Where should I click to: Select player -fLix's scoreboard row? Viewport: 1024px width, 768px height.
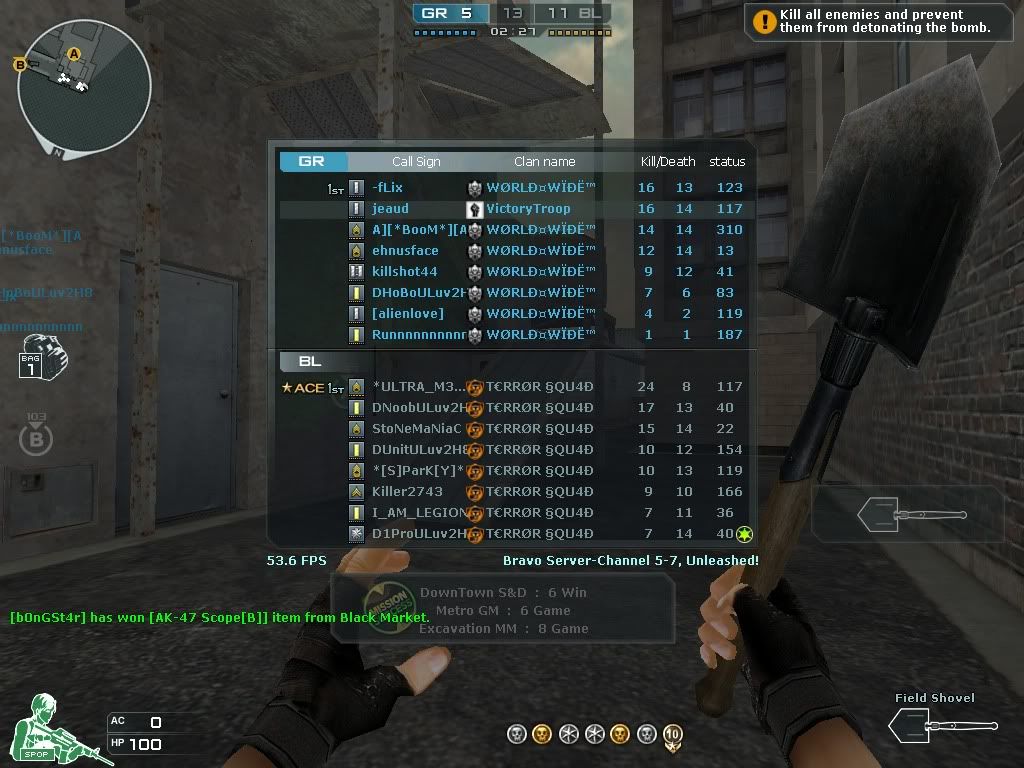click(512, 188)
